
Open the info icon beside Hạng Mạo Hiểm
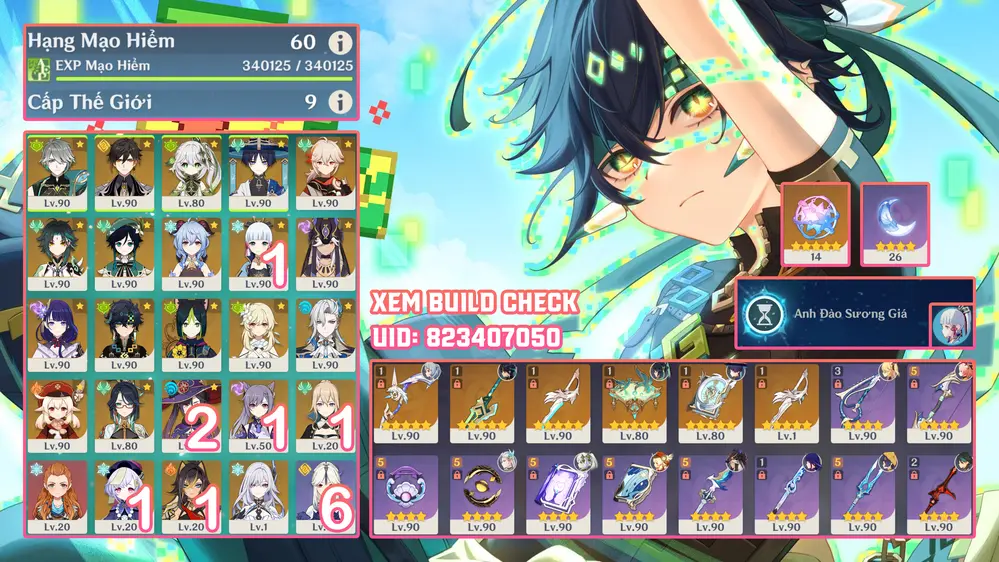341,43
